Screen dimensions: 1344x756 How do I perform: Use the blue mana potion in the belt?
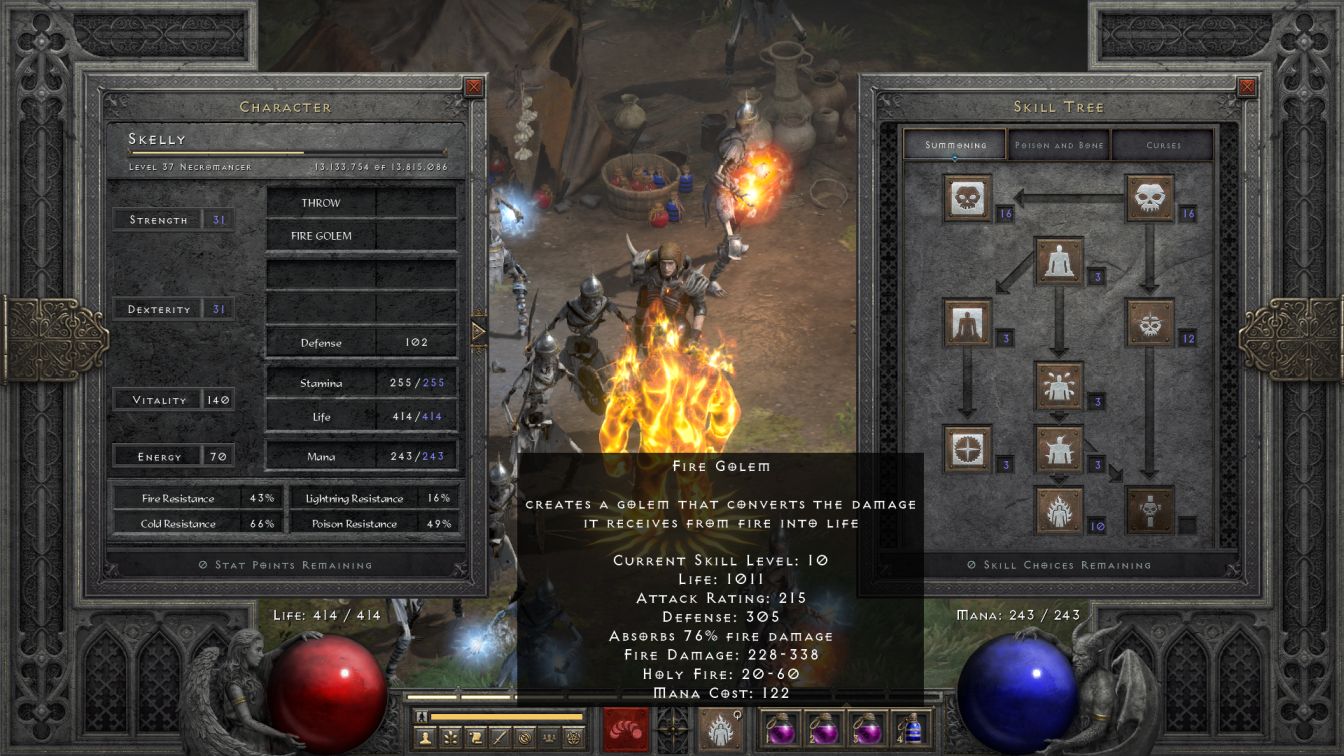point(911,728)
